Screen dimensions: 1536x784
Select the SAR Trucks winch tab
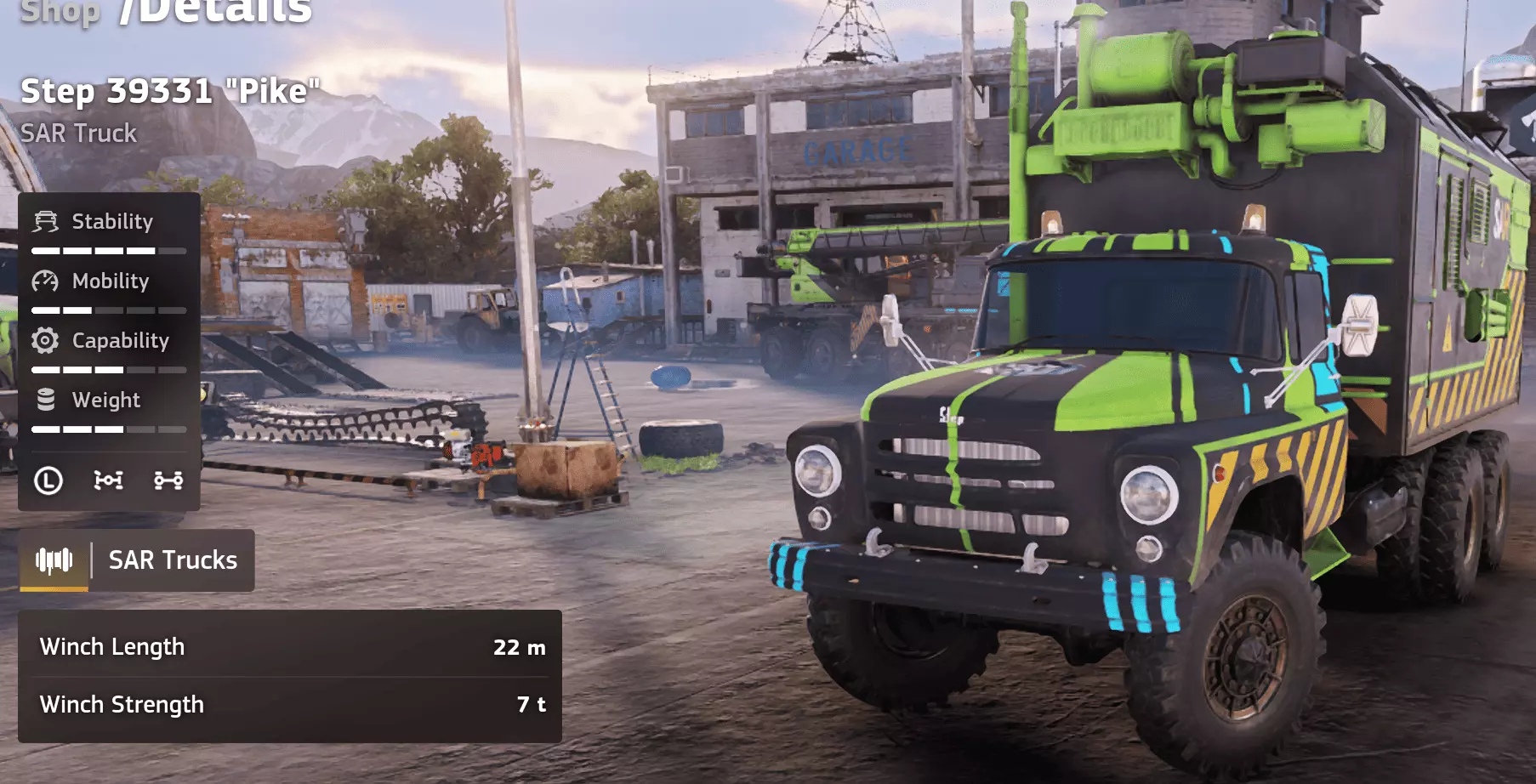click(x=137, y=560)
